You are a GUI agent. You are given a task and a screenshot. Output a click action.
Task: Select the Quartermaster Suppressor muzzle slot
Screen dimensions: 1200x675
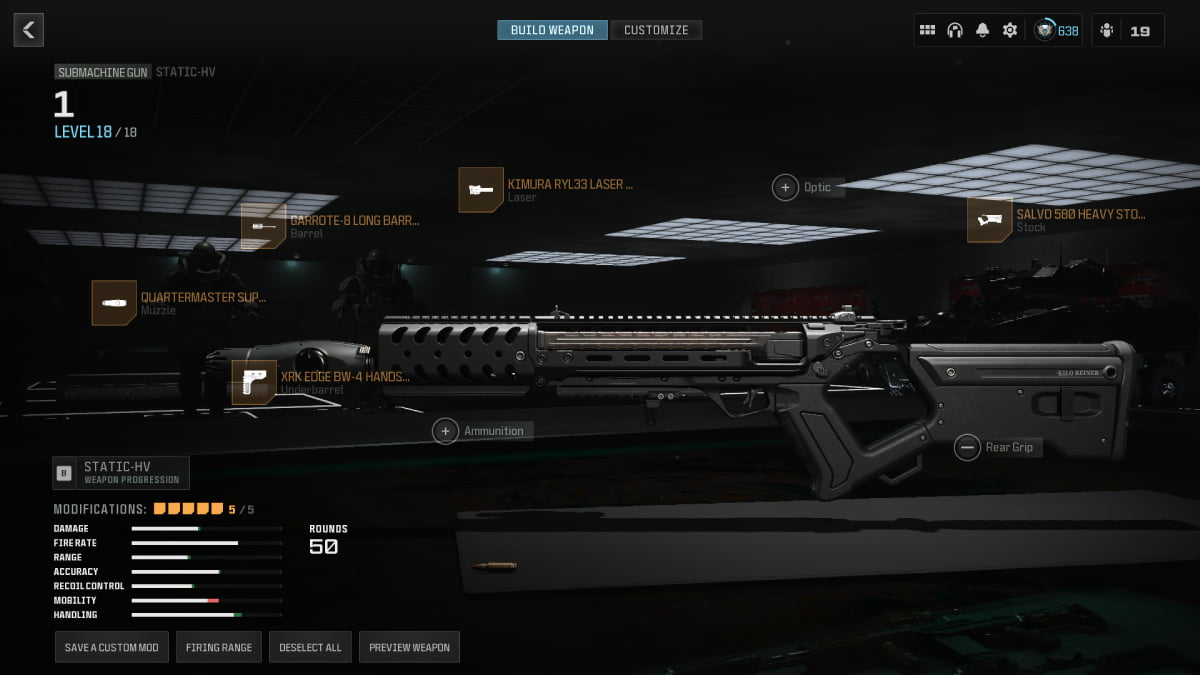pos(114,302)
